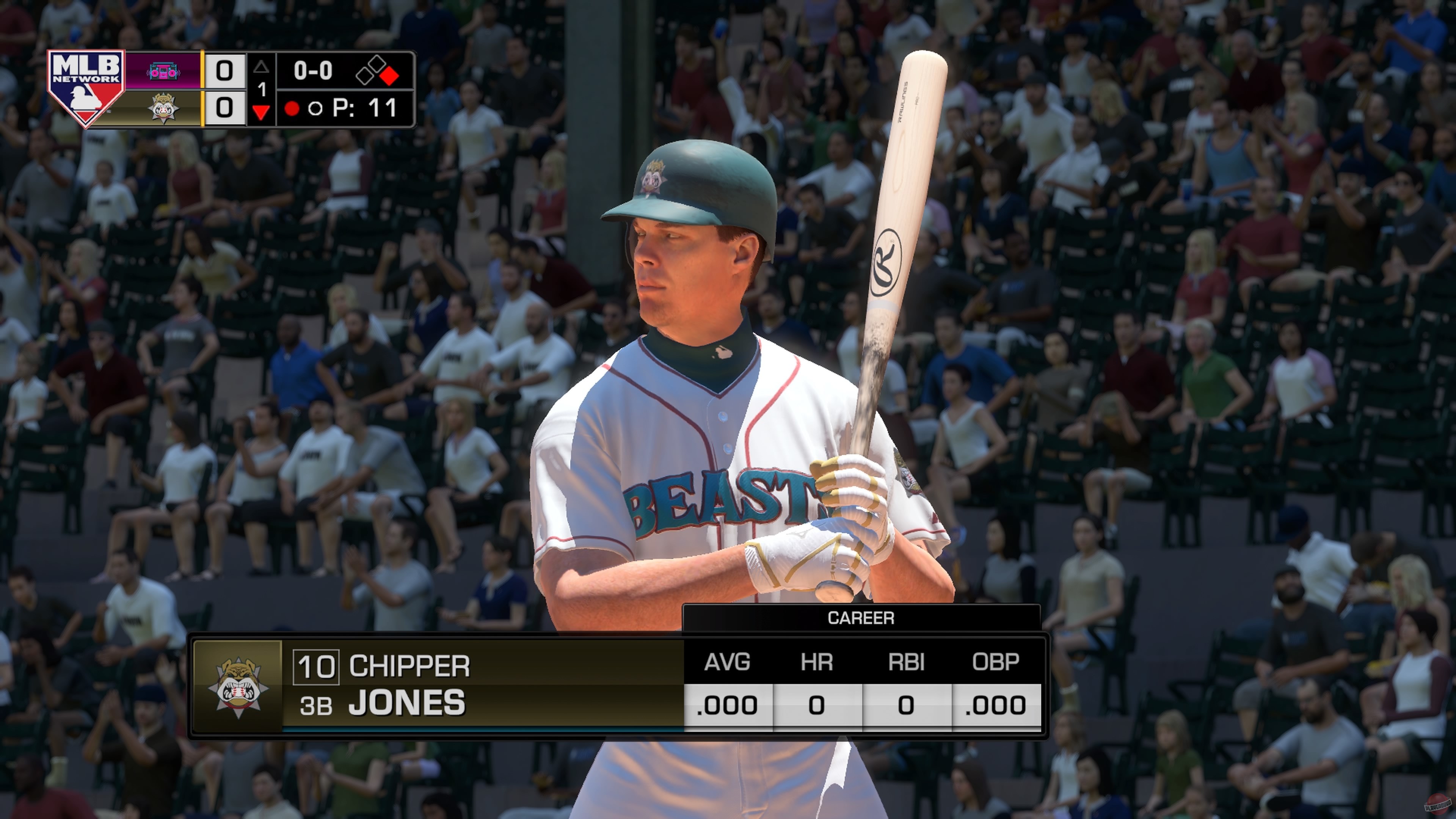
Task: Toggle the top-of-inning triangle indicator
Action: pyautogui.click(x=262, y=67)
